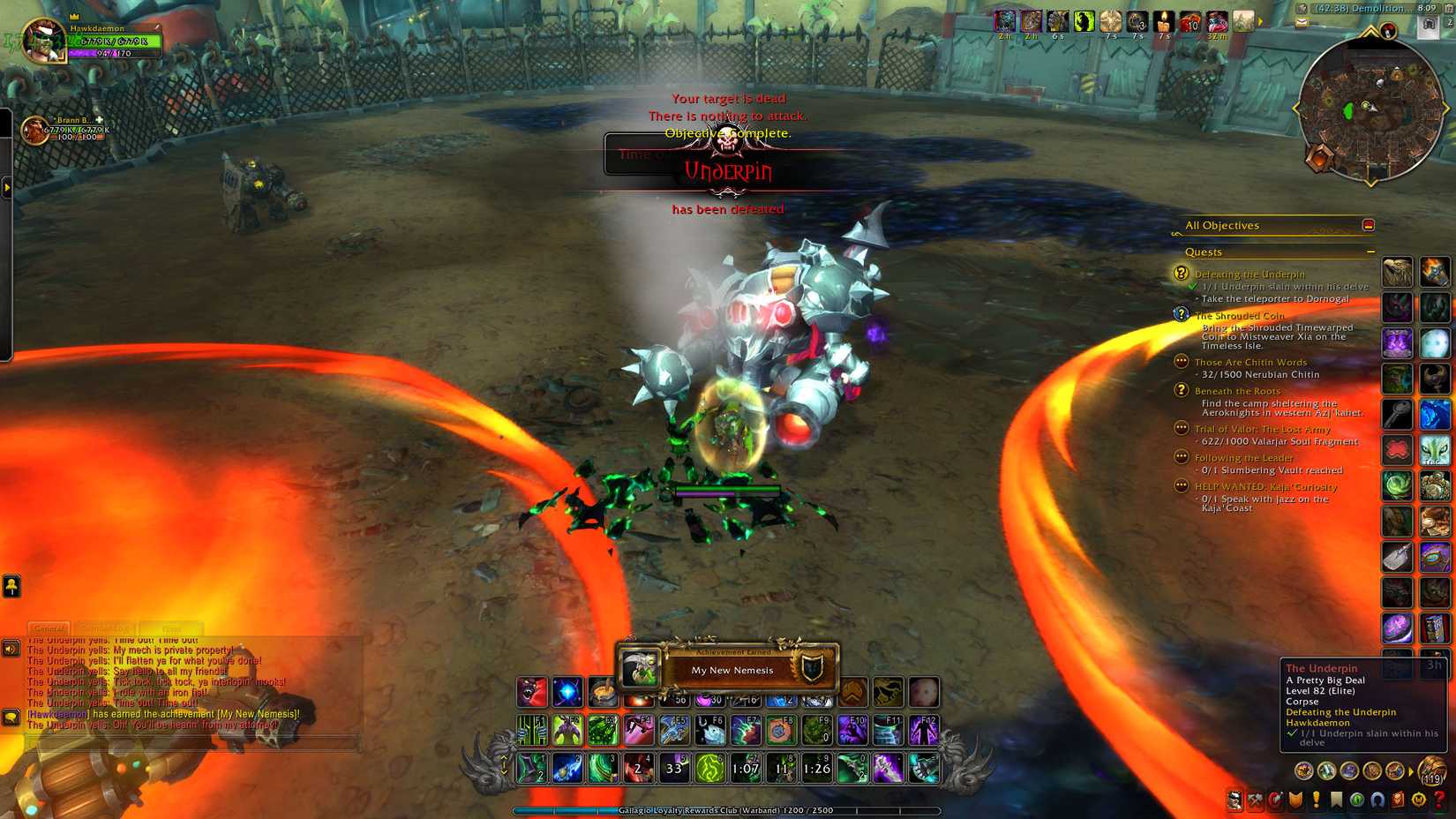Switch to the Combat Log chat tab

pos(106,627)
